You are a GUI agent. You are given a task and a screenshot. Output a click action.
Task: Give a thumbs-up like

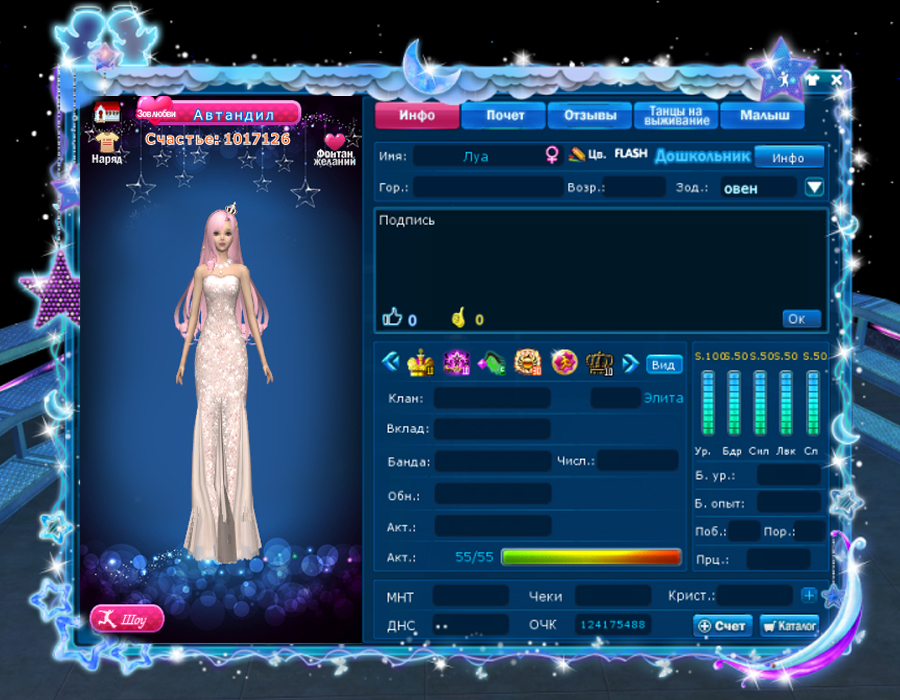tap(392, 318)
